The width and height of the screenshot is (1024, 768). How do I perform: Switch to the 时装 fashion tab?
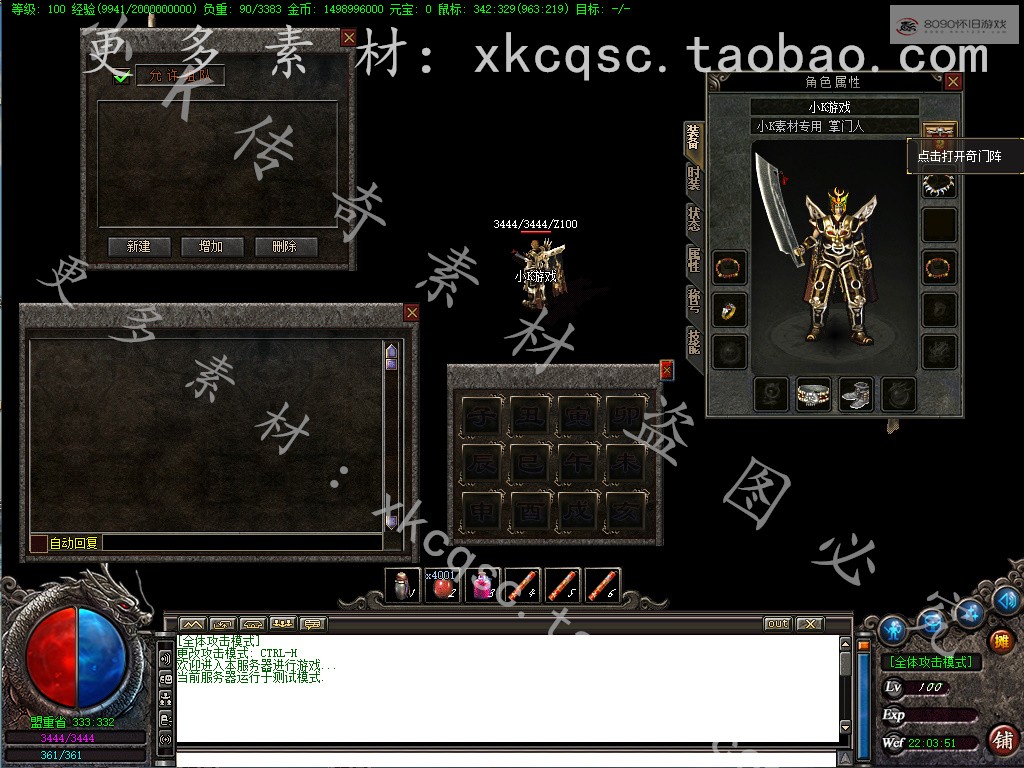coord(693,178)
